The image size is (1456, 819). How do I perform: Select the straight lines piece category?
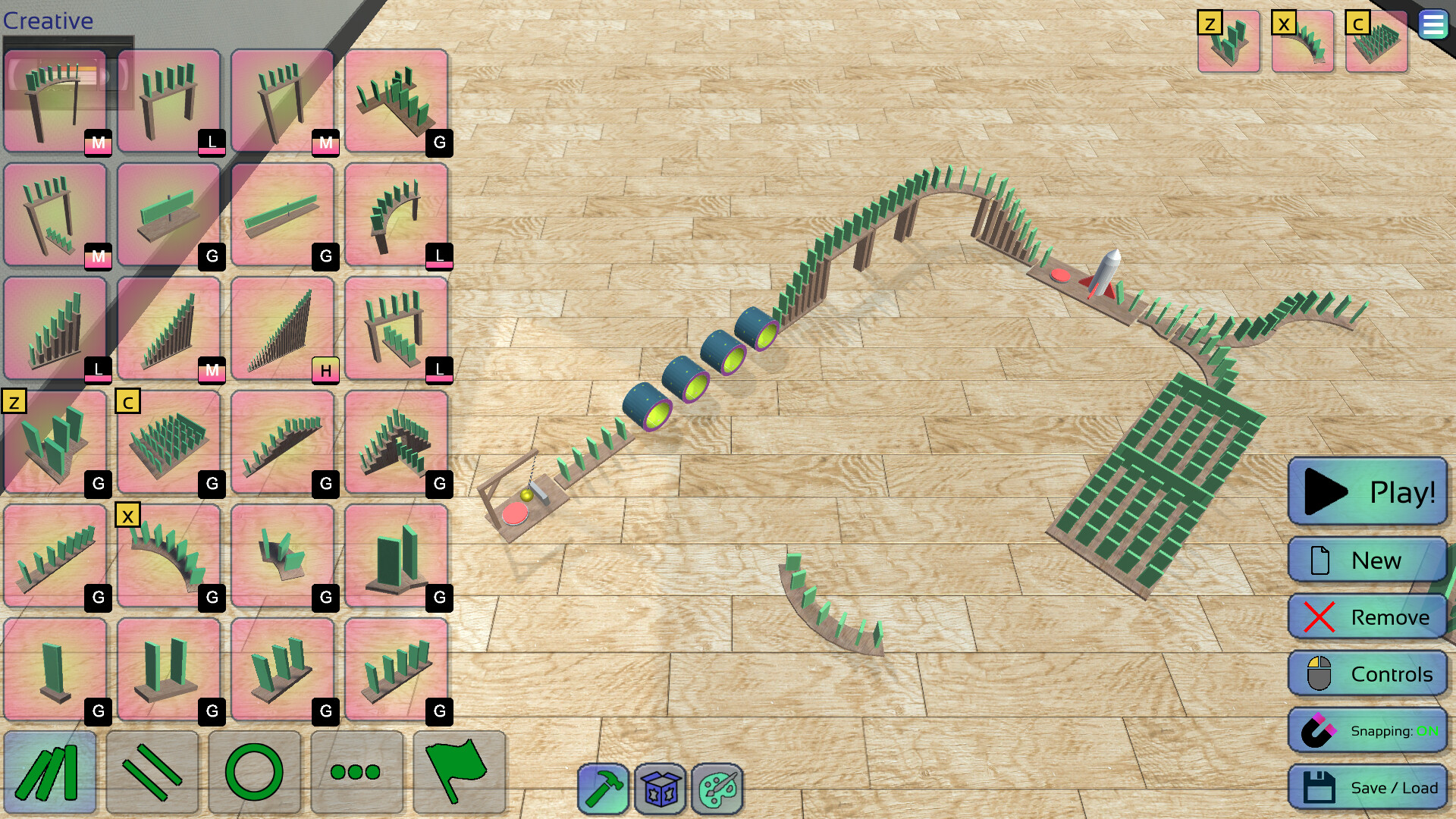(152, 772)
